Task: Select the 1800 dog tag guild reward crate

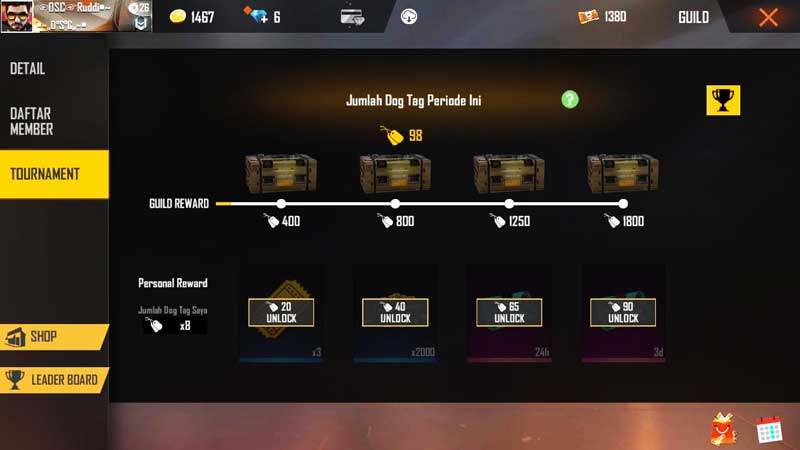Action: click(623, 173)
